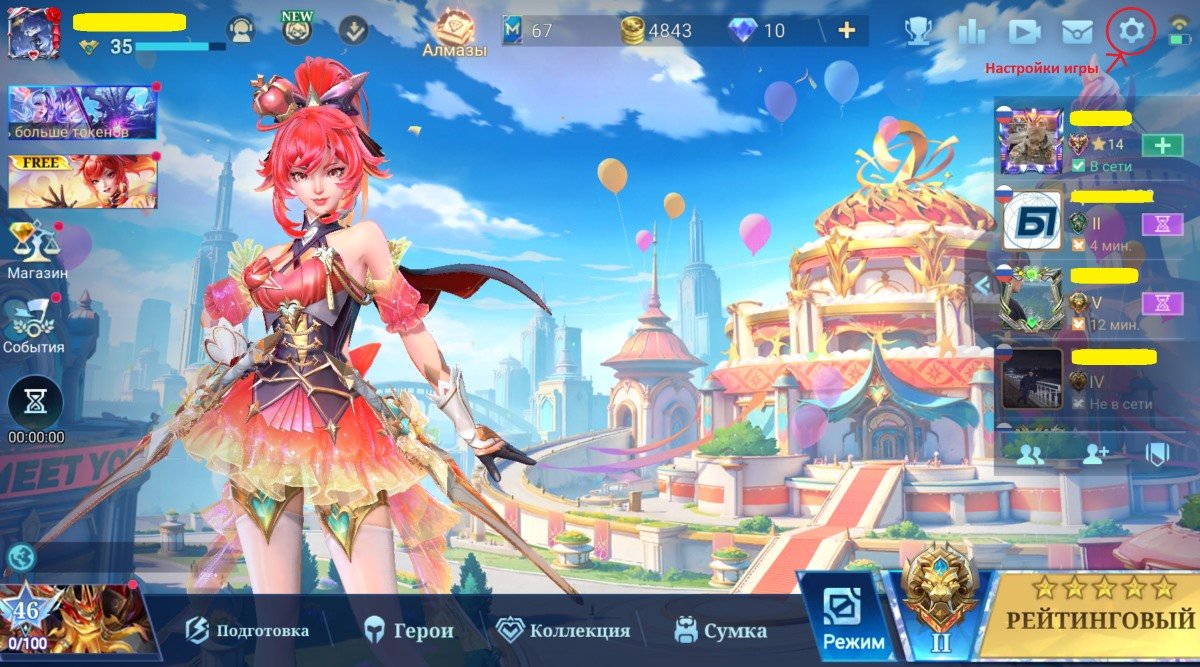1200x667 pixels.
Task: Open the FREE hero promo banner
Action: (82, 182)
